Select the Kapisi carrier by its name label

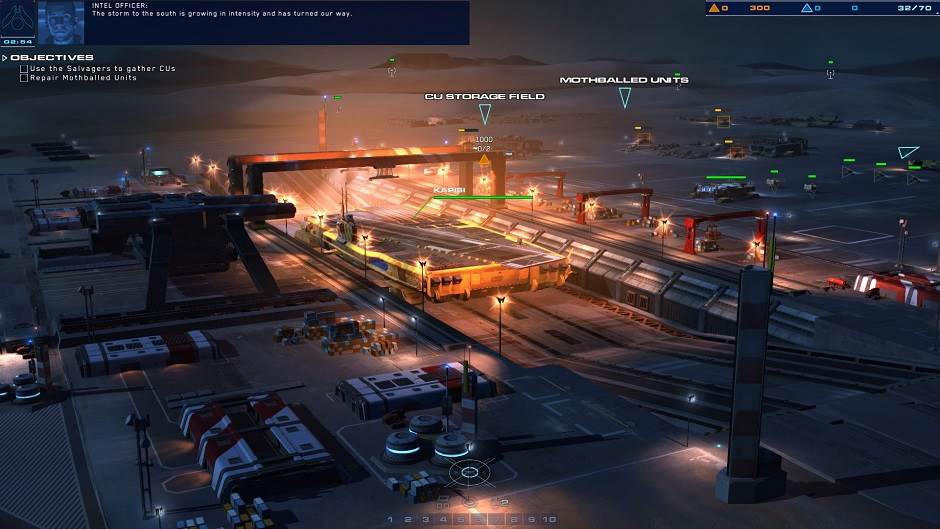click(x=445, y=188)
